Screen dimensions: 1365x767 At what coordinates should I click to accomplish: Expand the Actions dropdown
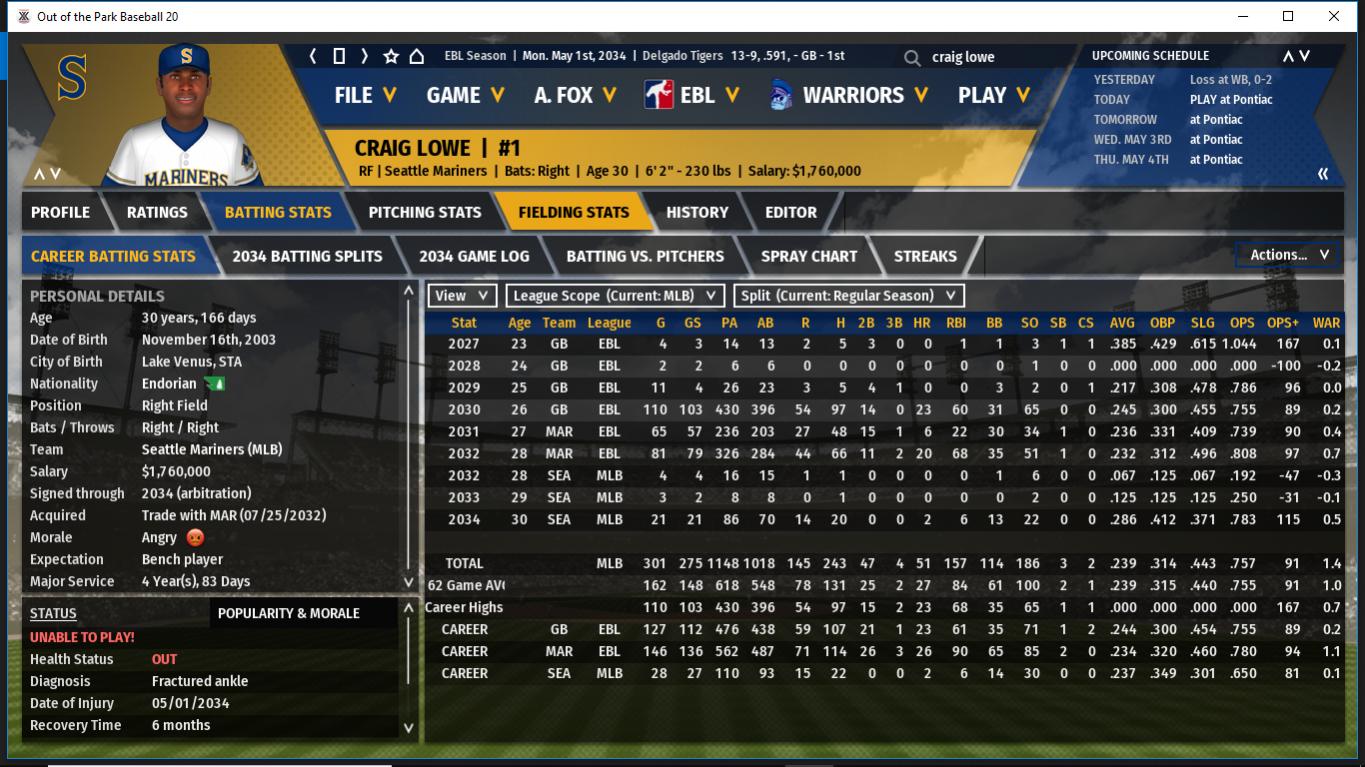pyautogui.click(x=1289, y=255)
